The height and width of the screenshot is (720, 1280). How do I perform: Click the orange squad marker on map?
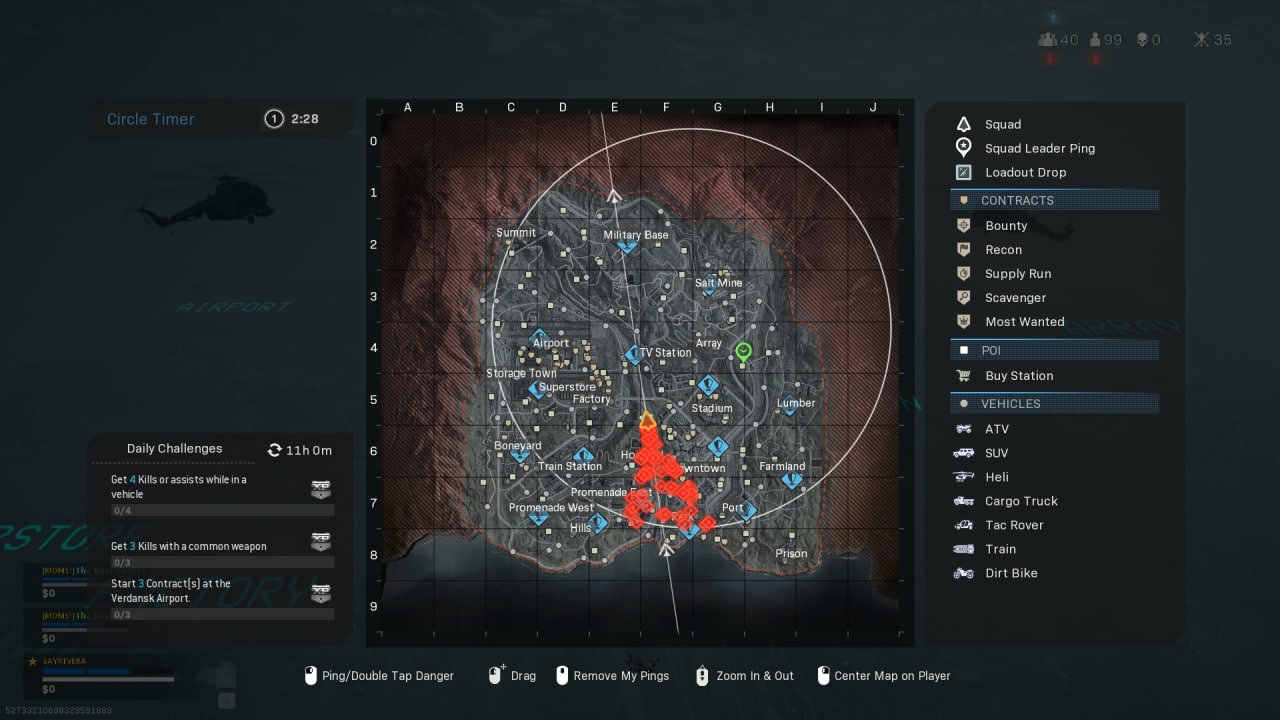coord(647,422)
